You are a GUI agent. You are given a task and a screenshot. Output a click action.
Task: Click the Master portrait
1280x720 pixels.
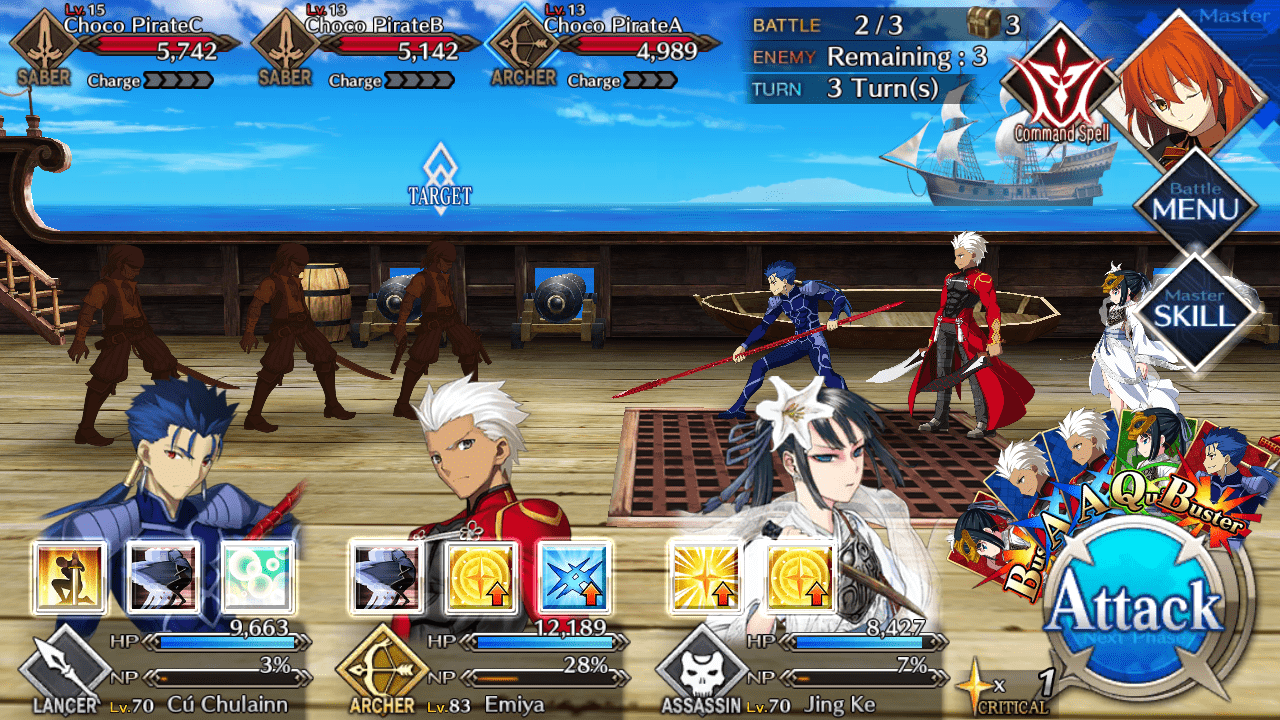click(x=1190, y=85)
